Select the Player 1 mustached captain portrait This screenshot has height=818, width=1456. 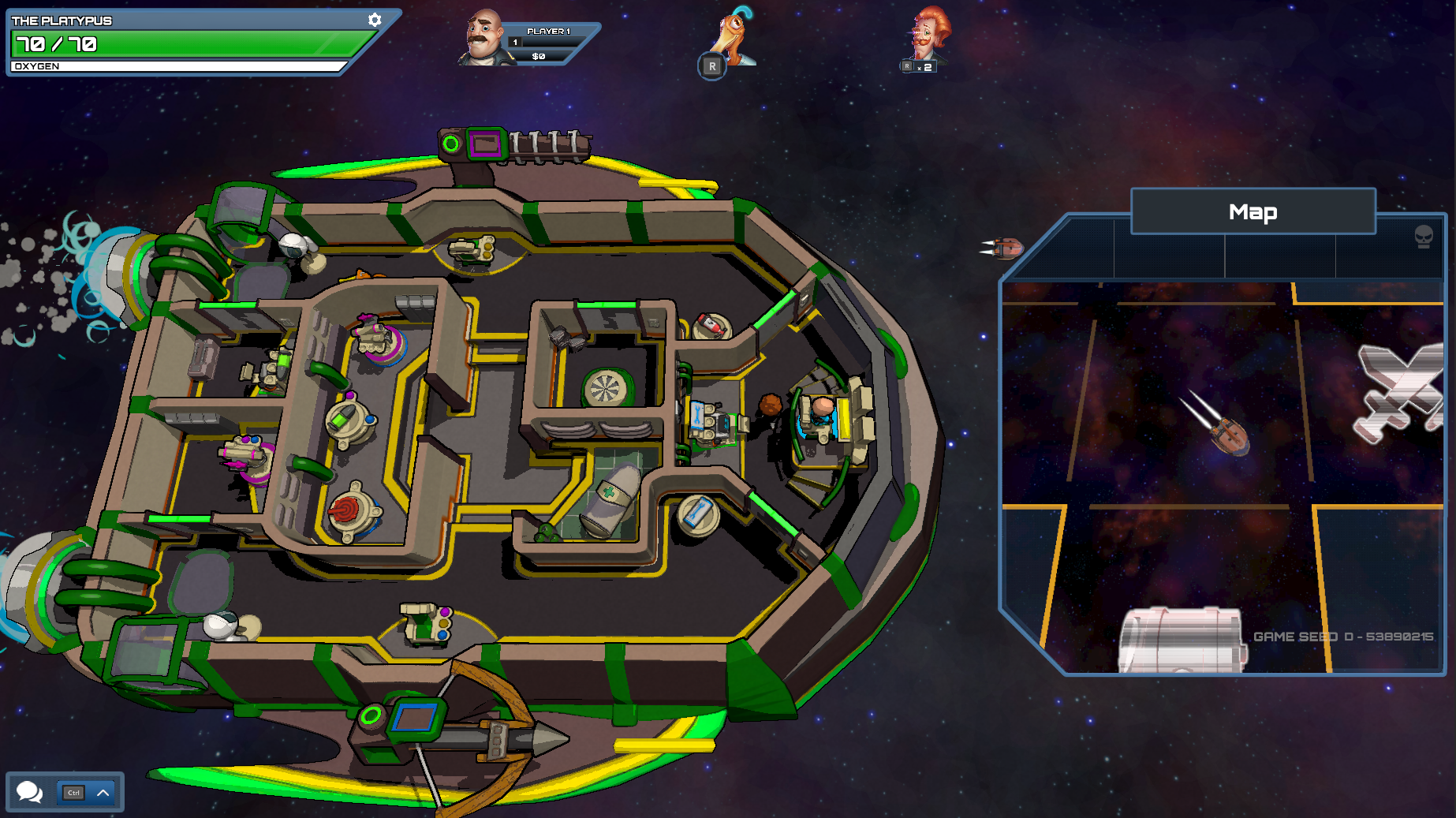(x=484, y=38)
